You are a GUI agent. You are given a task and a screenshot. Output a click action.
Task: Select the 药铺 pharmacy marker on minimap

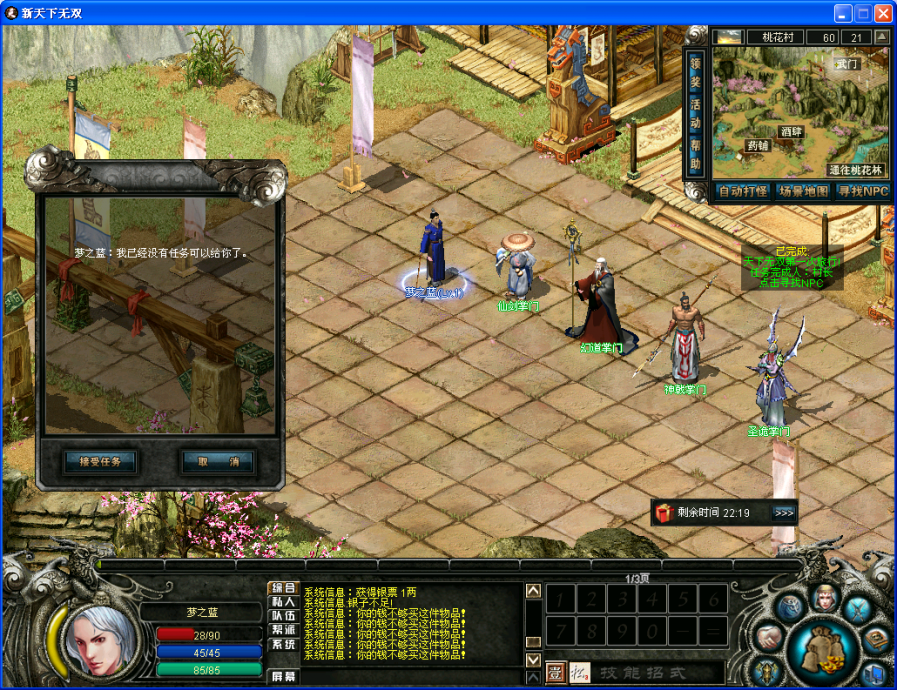(x=758, y=146)
